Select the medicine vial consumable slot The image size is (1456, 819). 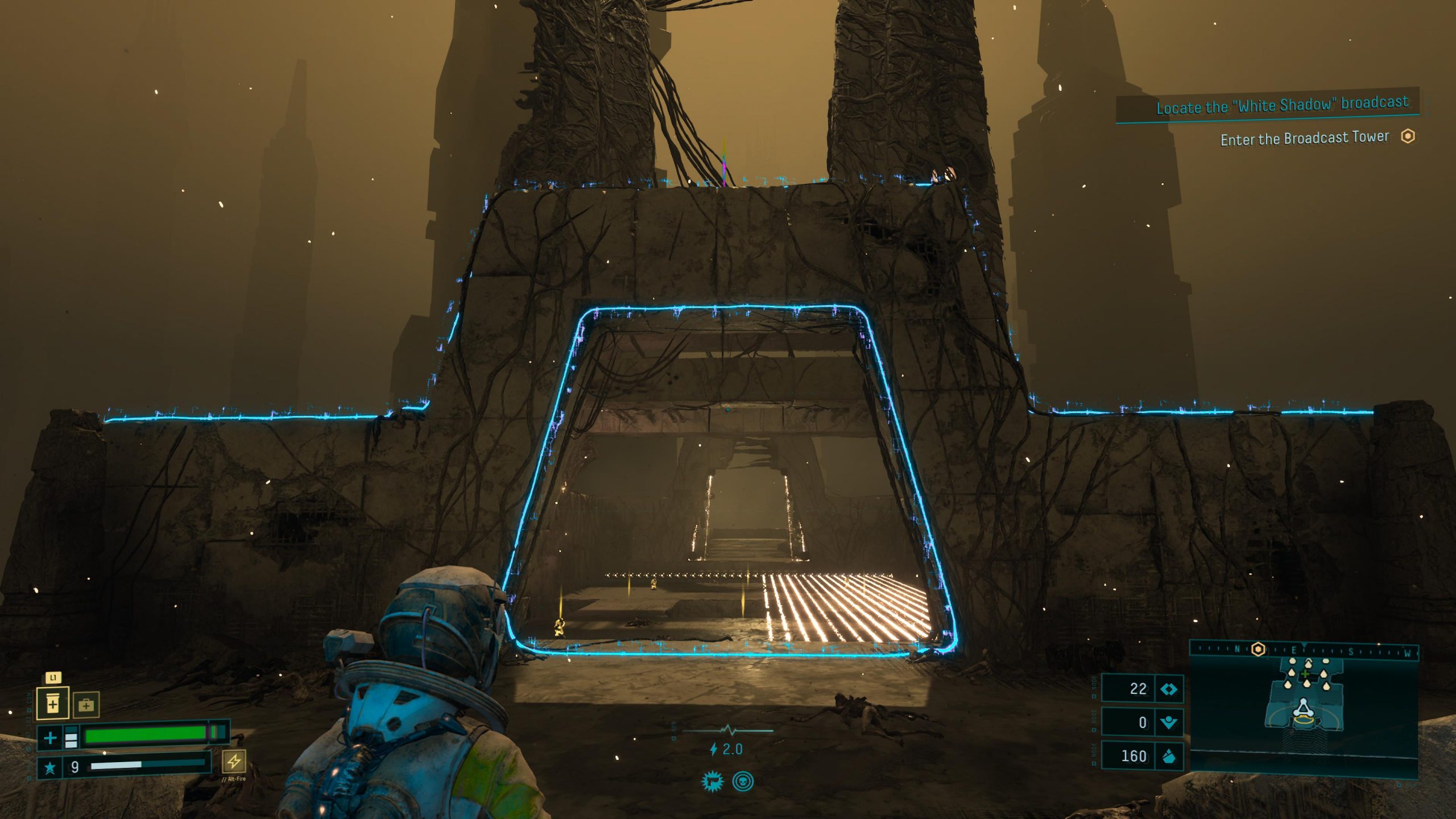pyautogui.click(x=53, y=704)
